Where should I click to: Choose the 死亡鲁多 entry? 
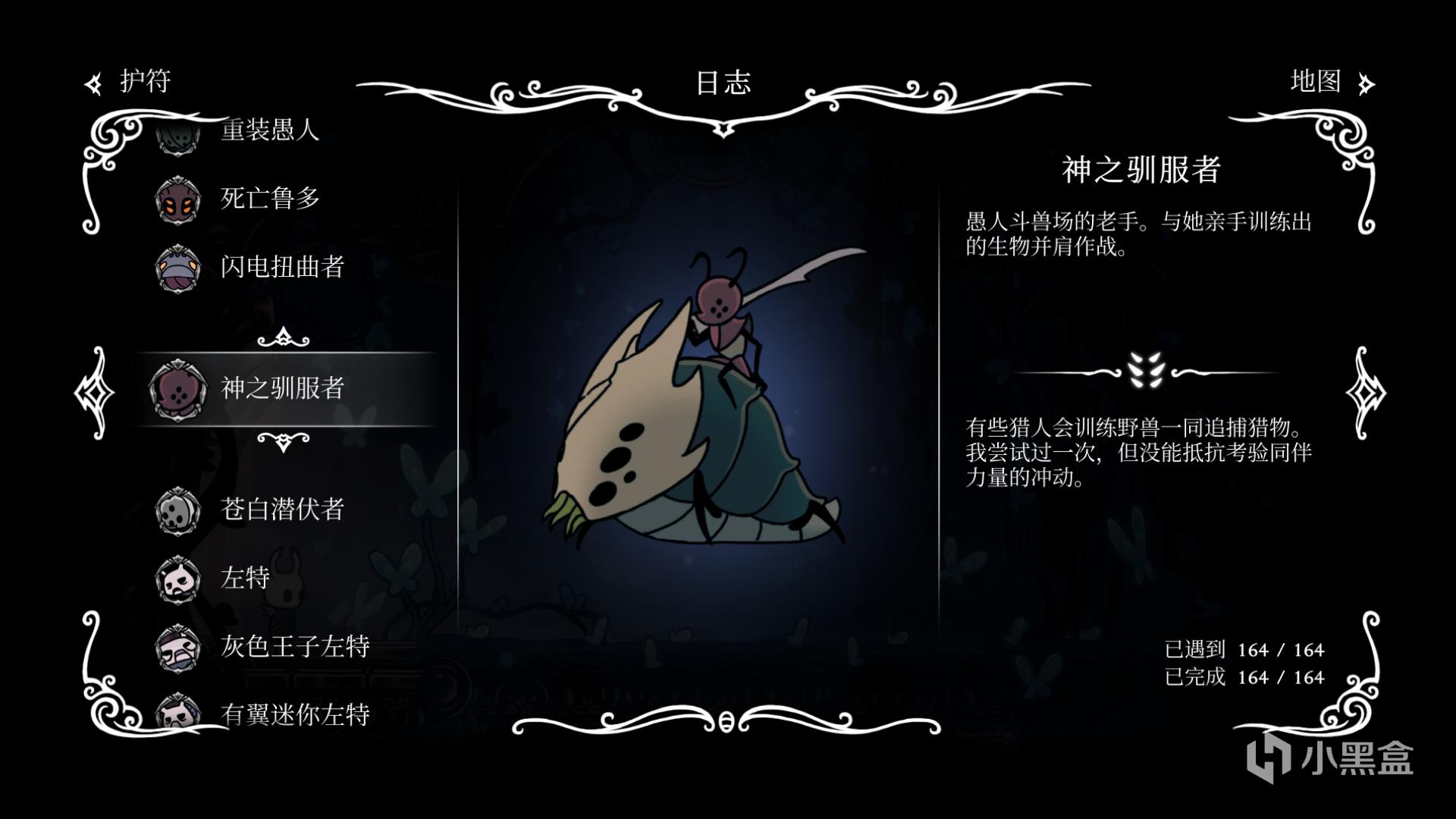click(x=269, y=199)
